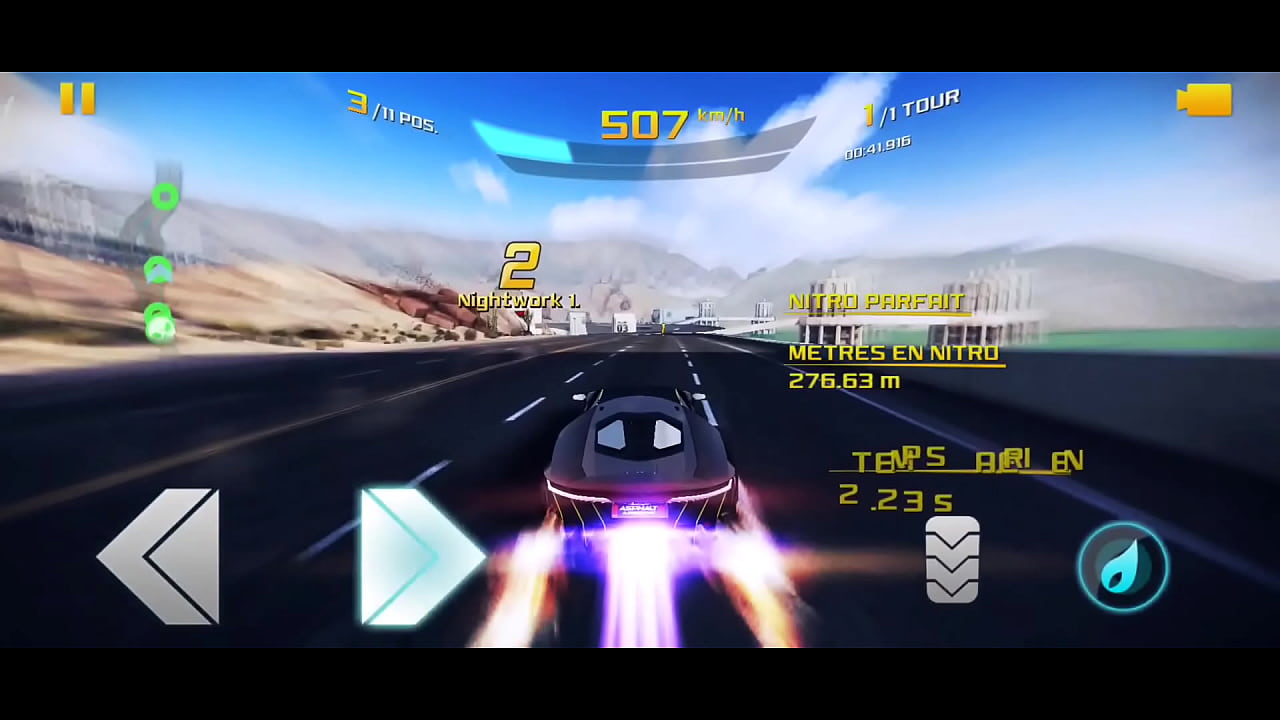Tap the green arrow waypoint marker
Viewport: 1280px width, 720px height.
pyautogui.click(x=157, y=270)
